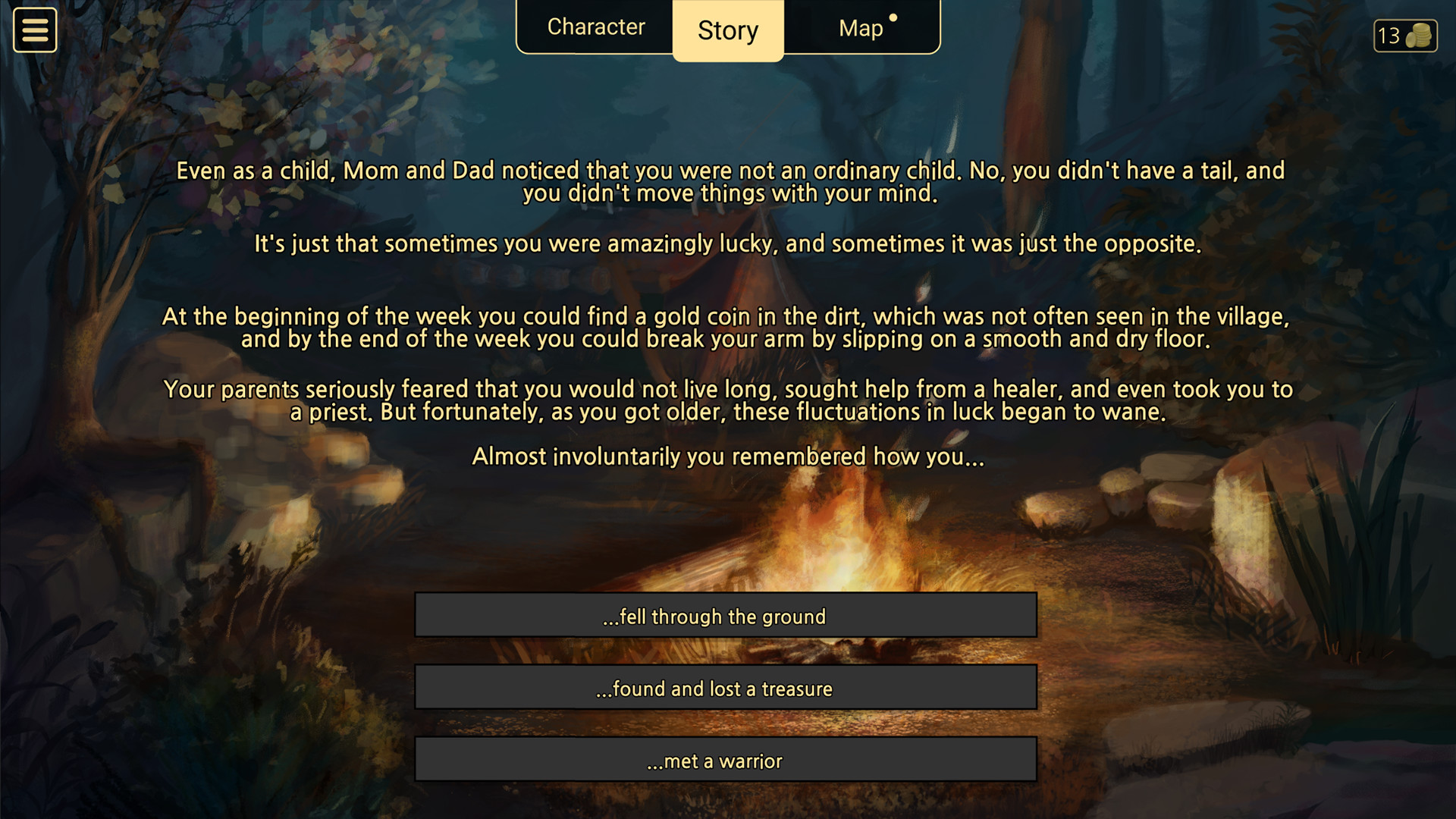Viewport: 1456px width, 819px height.
Task: Choose '...fell through the ground'
Action: tap(726, 616)
